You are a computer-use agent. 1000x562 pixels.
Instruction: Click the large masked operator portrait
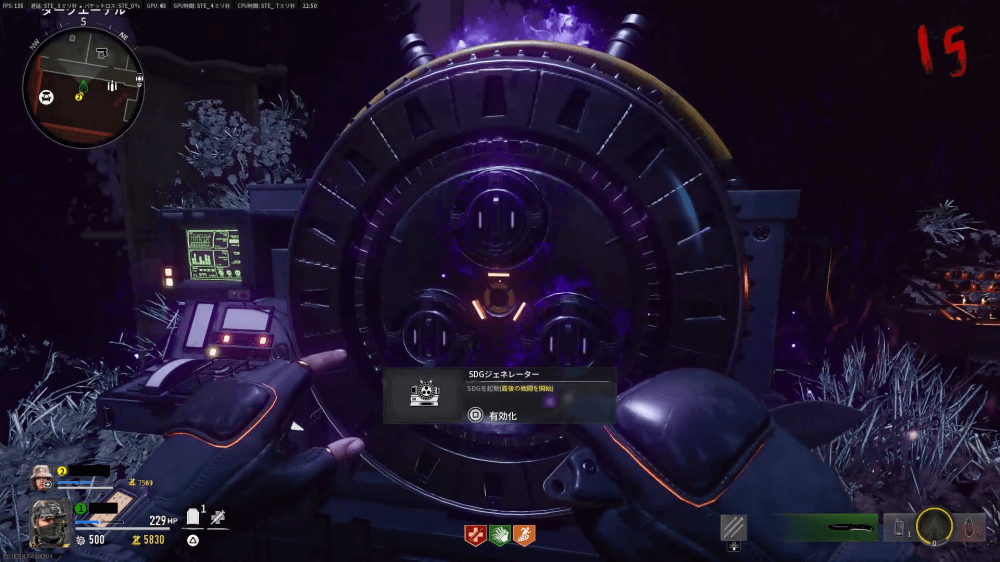(48, 524)
